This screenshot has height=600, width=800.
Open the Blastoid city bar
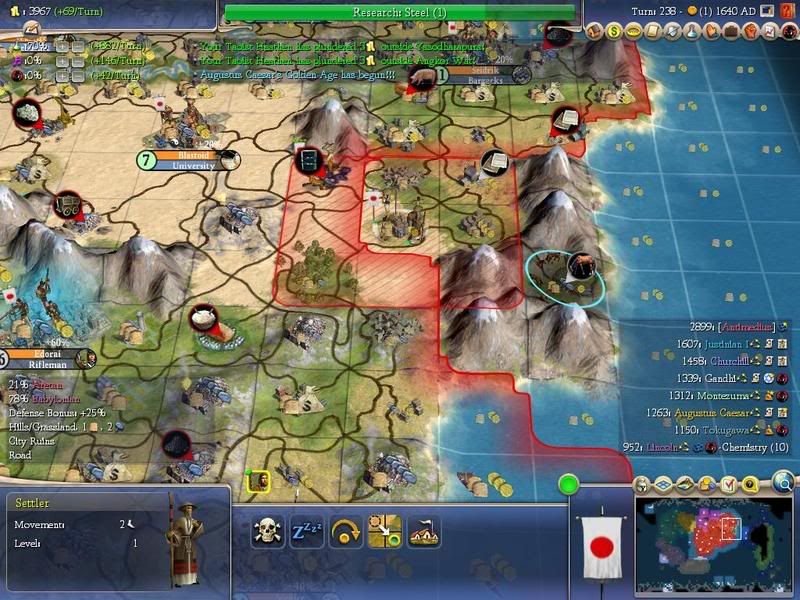pyautogui.click(x=188, y=160)
